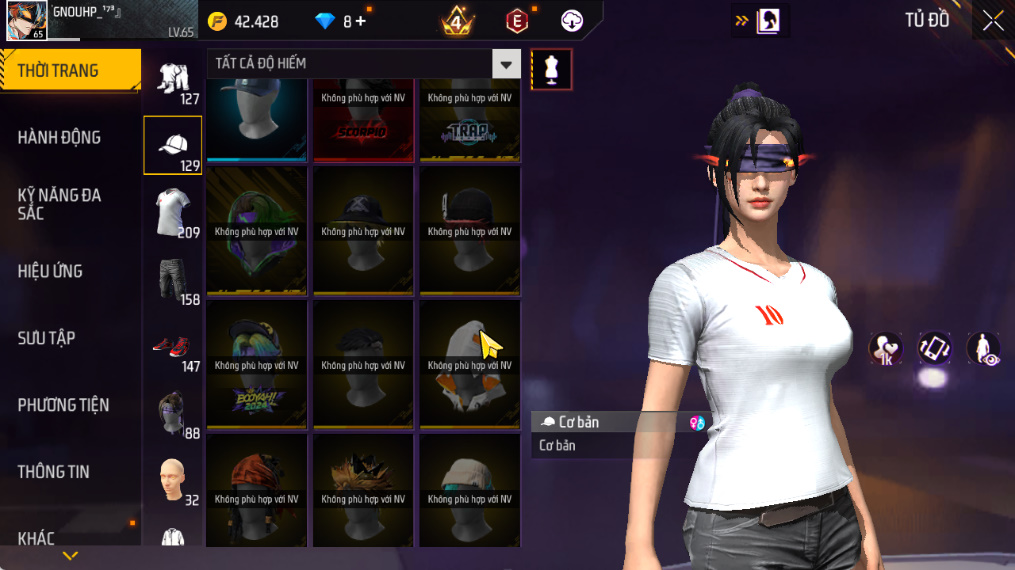Go to the Sưu Tập tab

point(46,338)
